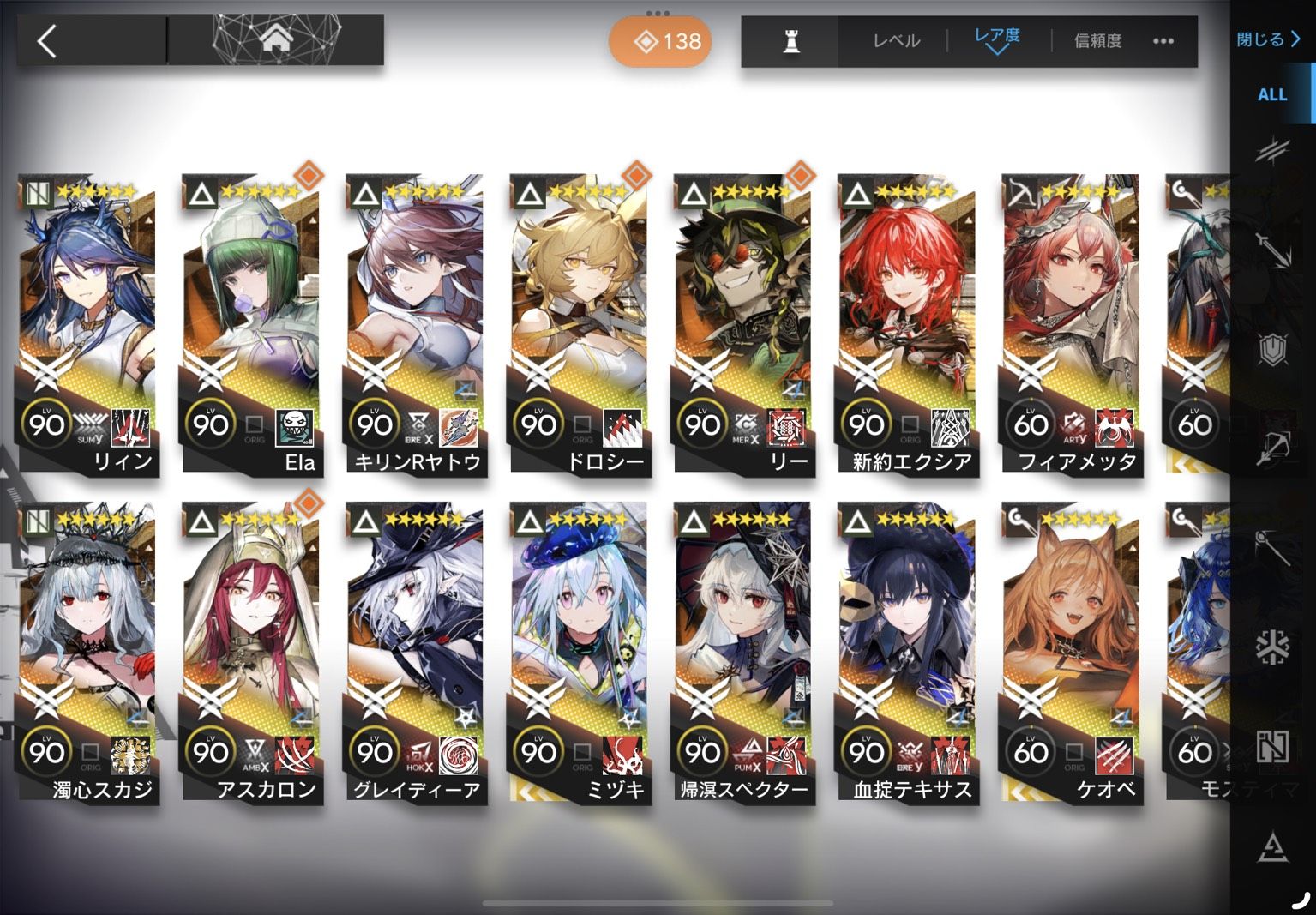Go back with the arrow button
This screenshot has height=915, width=1316.
point(48,41)
